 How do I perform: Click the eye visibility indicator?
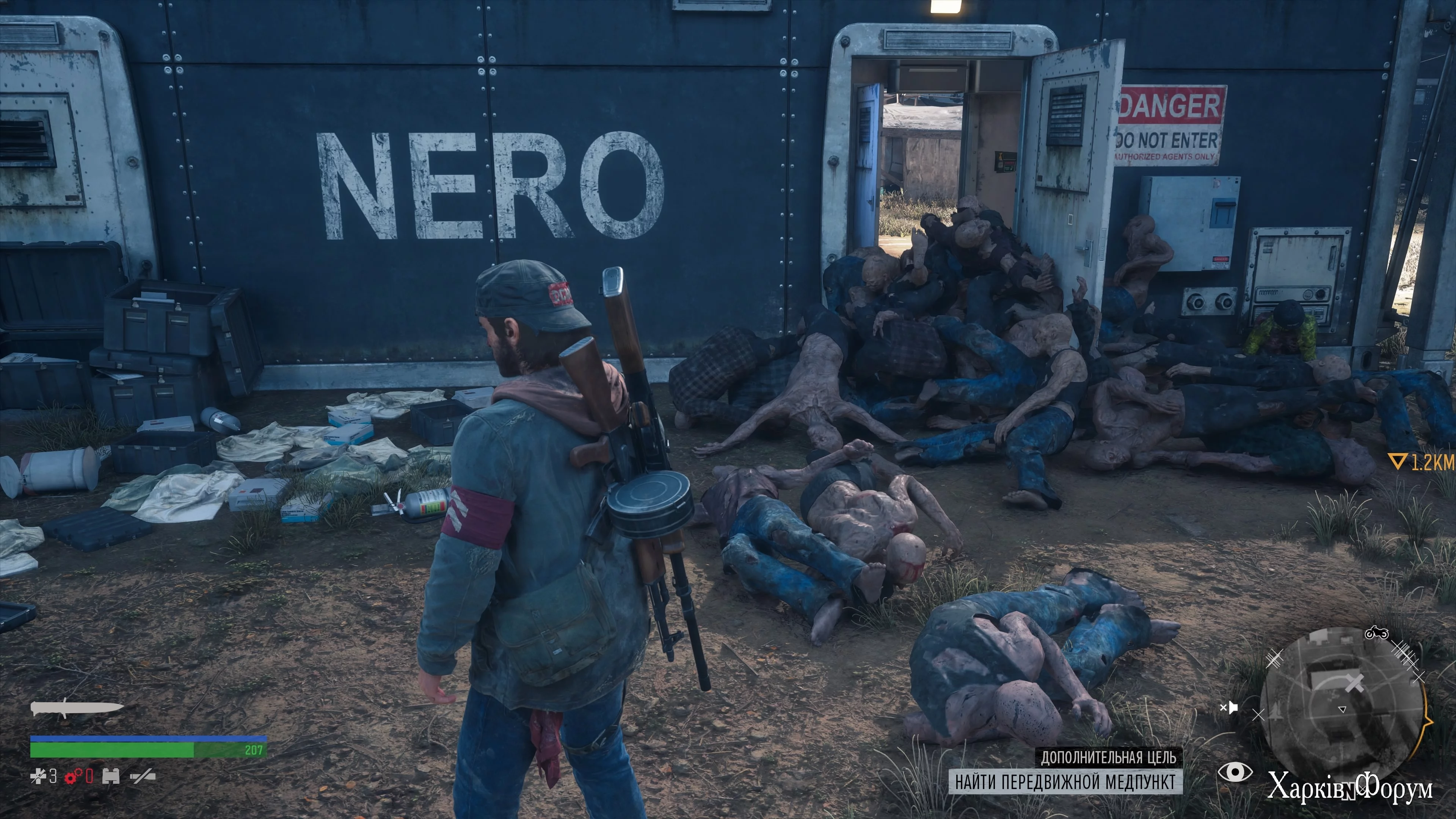[x=1235, y=772]
